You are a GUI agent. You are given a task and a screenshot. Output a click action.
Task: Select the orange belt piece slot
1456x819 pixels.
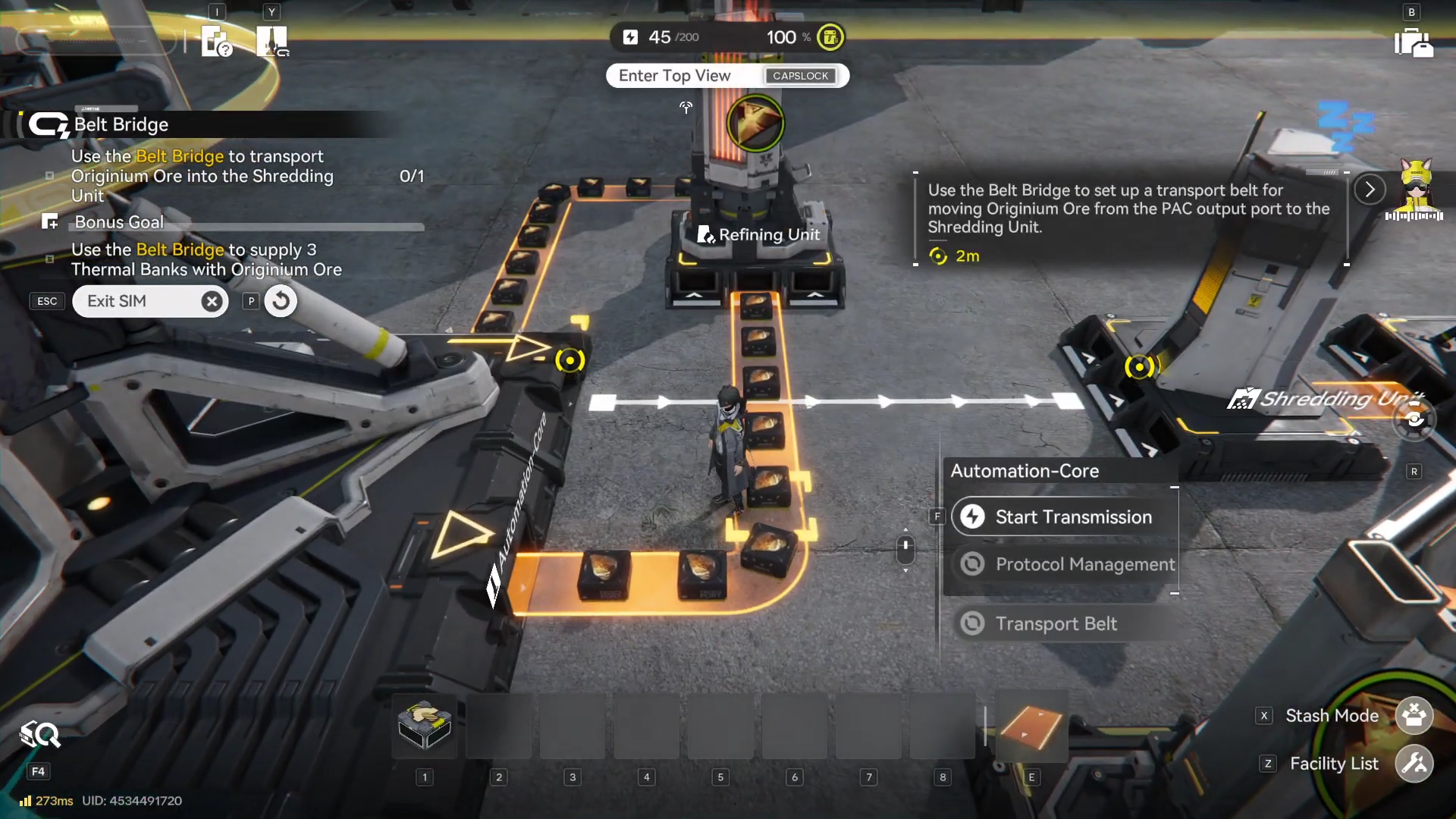1031,726
